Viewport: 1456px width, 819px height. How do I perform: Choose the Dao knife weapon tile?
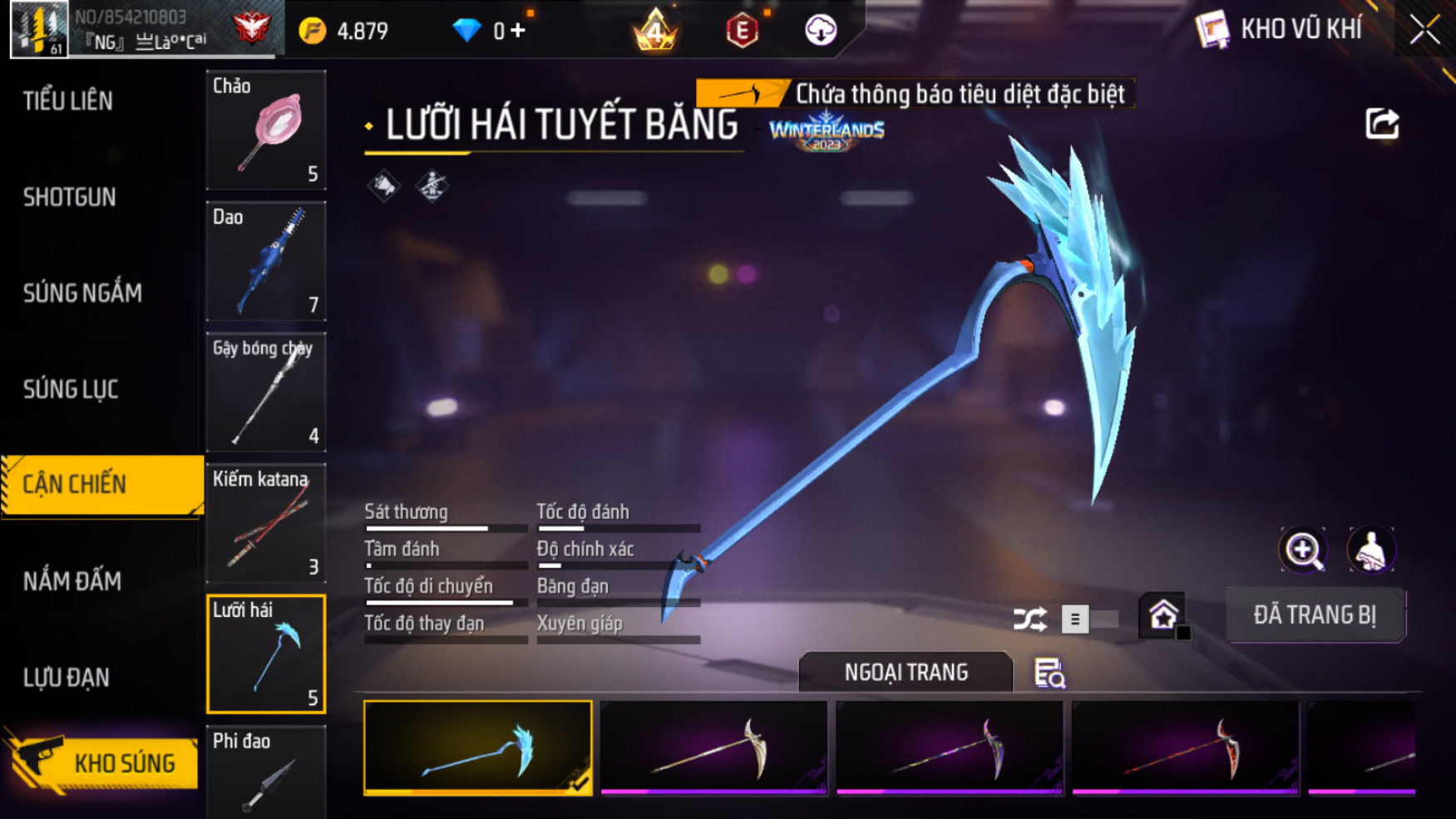click(x=266, y=261)
